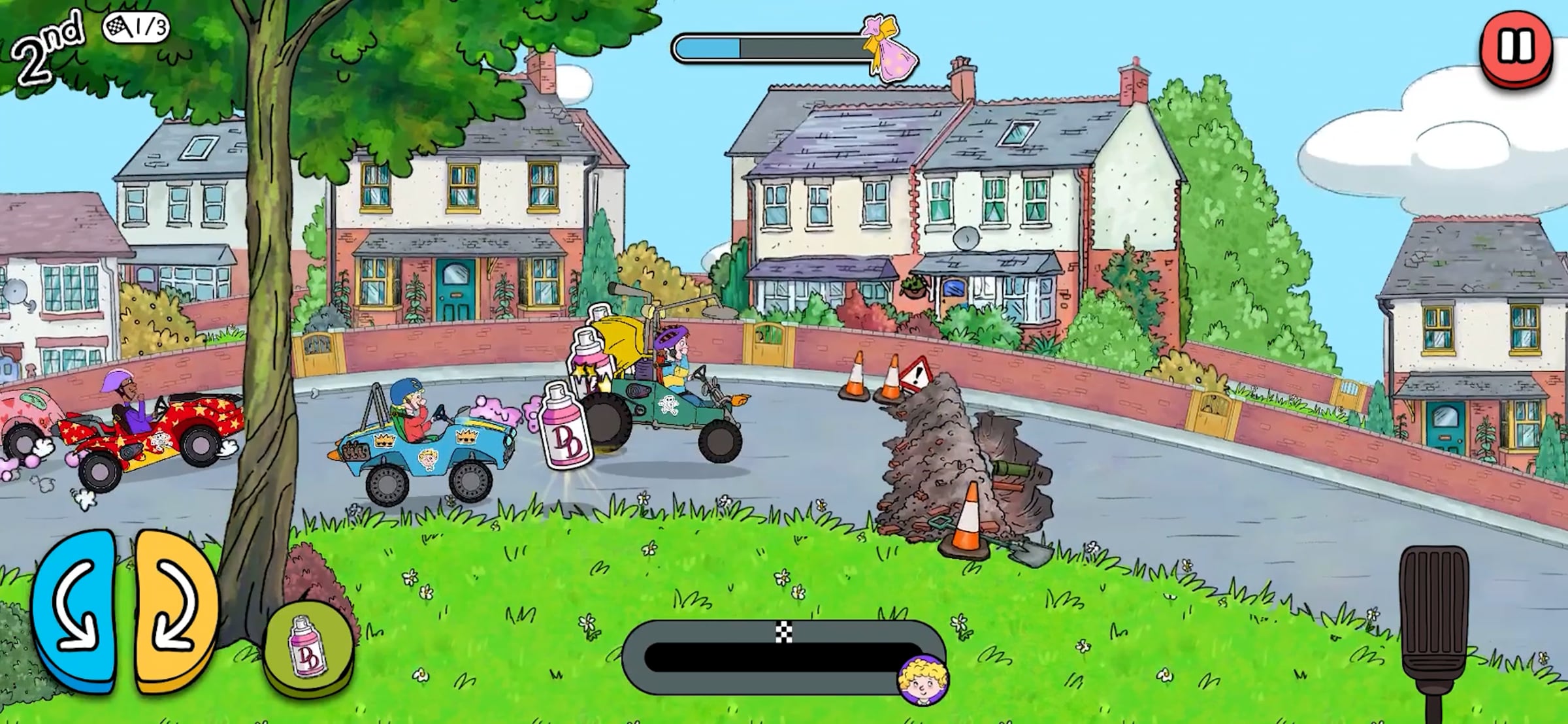The height and width of the screenshot is (724, 1568).
Task: Tap the blue tilt-back arrow button
Action: (x=75, y=610)
